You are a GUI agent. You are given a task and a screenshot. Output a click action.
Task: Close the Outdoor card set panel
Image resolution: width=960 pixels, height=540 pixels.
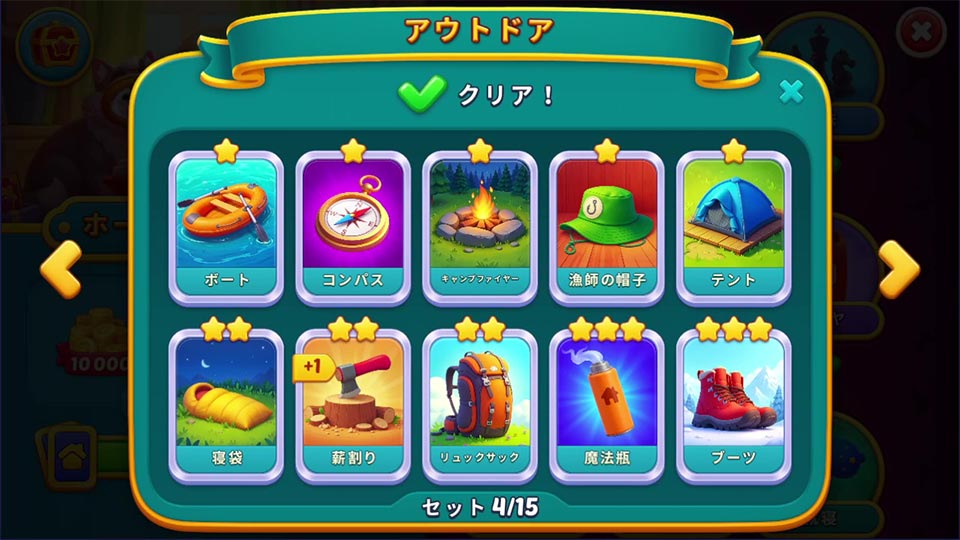[x=791, y=92]
